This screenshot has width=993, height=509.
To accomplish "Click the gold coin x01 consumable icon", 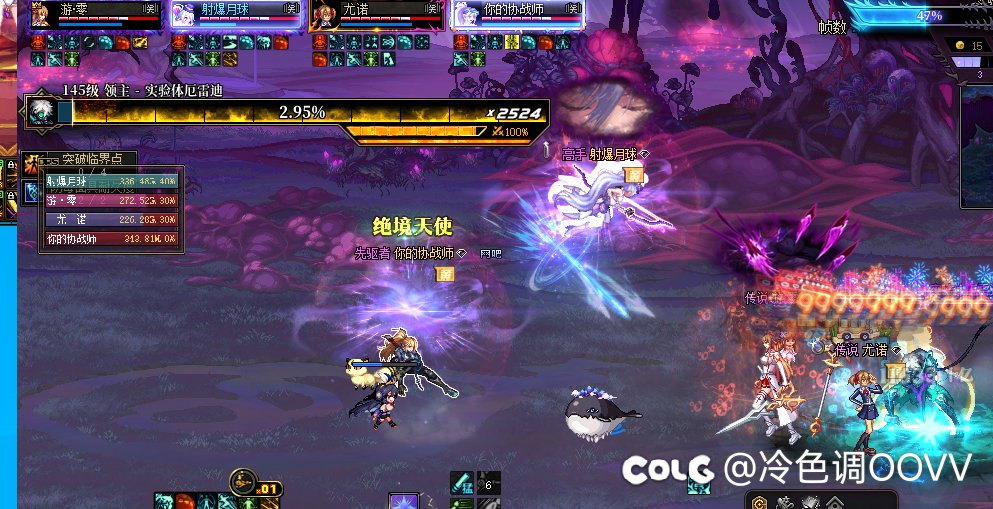I will tap(243, 484).
